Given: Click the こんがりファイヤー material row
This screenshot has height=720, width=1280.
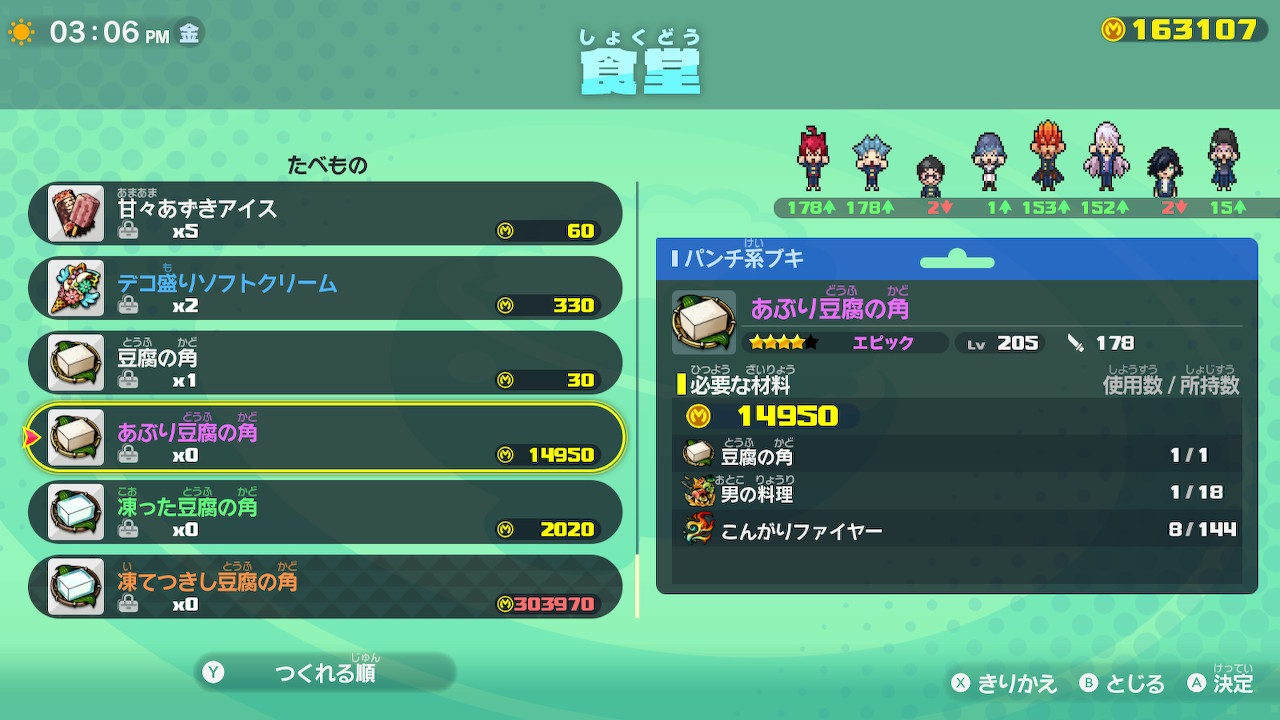Looking at the screenshot, I should tap(958, 529).
